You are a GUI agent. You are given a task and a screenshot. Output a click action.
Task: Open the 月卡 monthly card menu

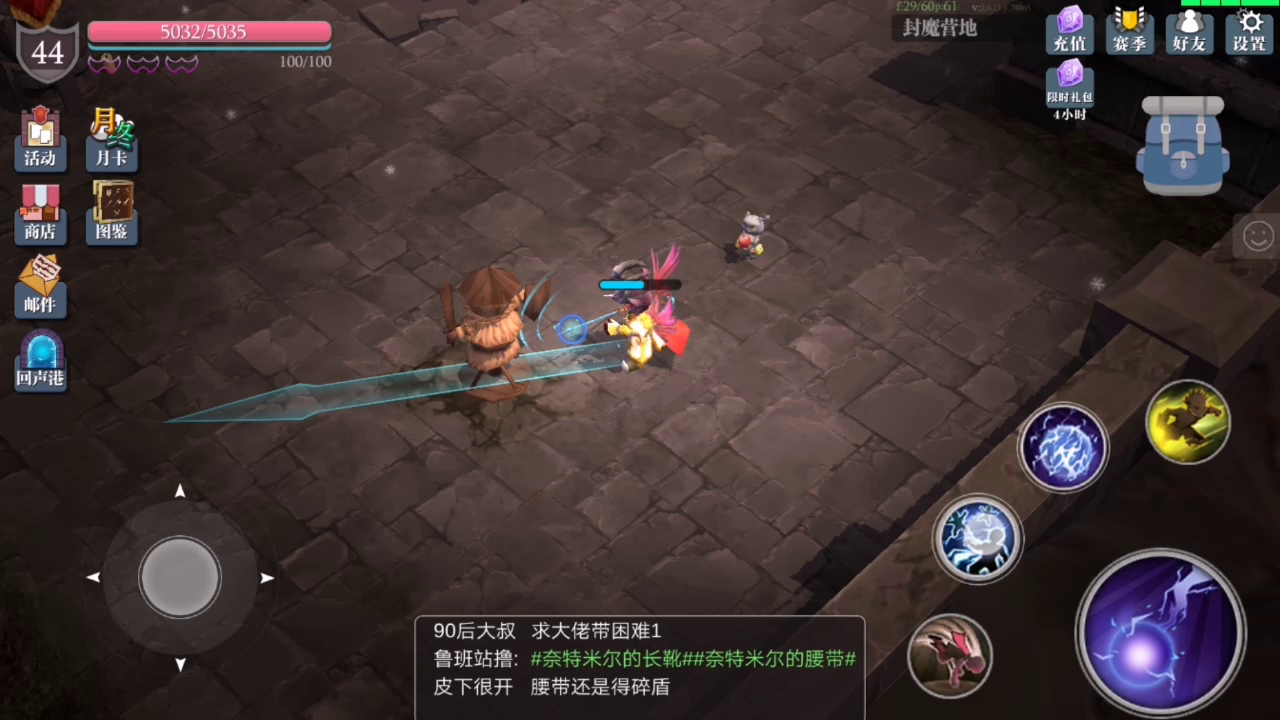tap(111, 138)
